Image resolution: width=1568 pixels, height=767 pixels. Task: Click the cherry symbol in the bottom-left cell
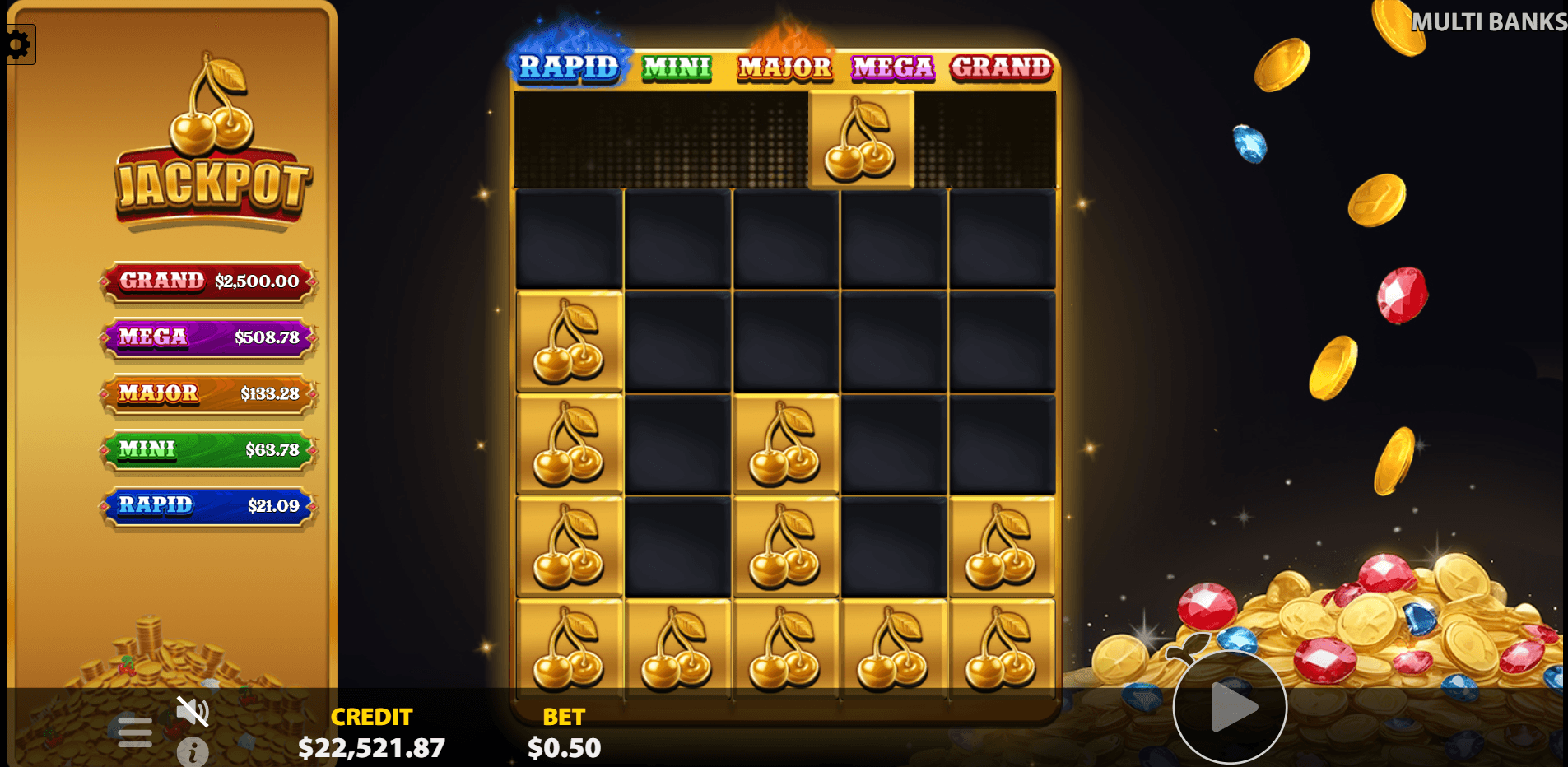tap(569, 650)
